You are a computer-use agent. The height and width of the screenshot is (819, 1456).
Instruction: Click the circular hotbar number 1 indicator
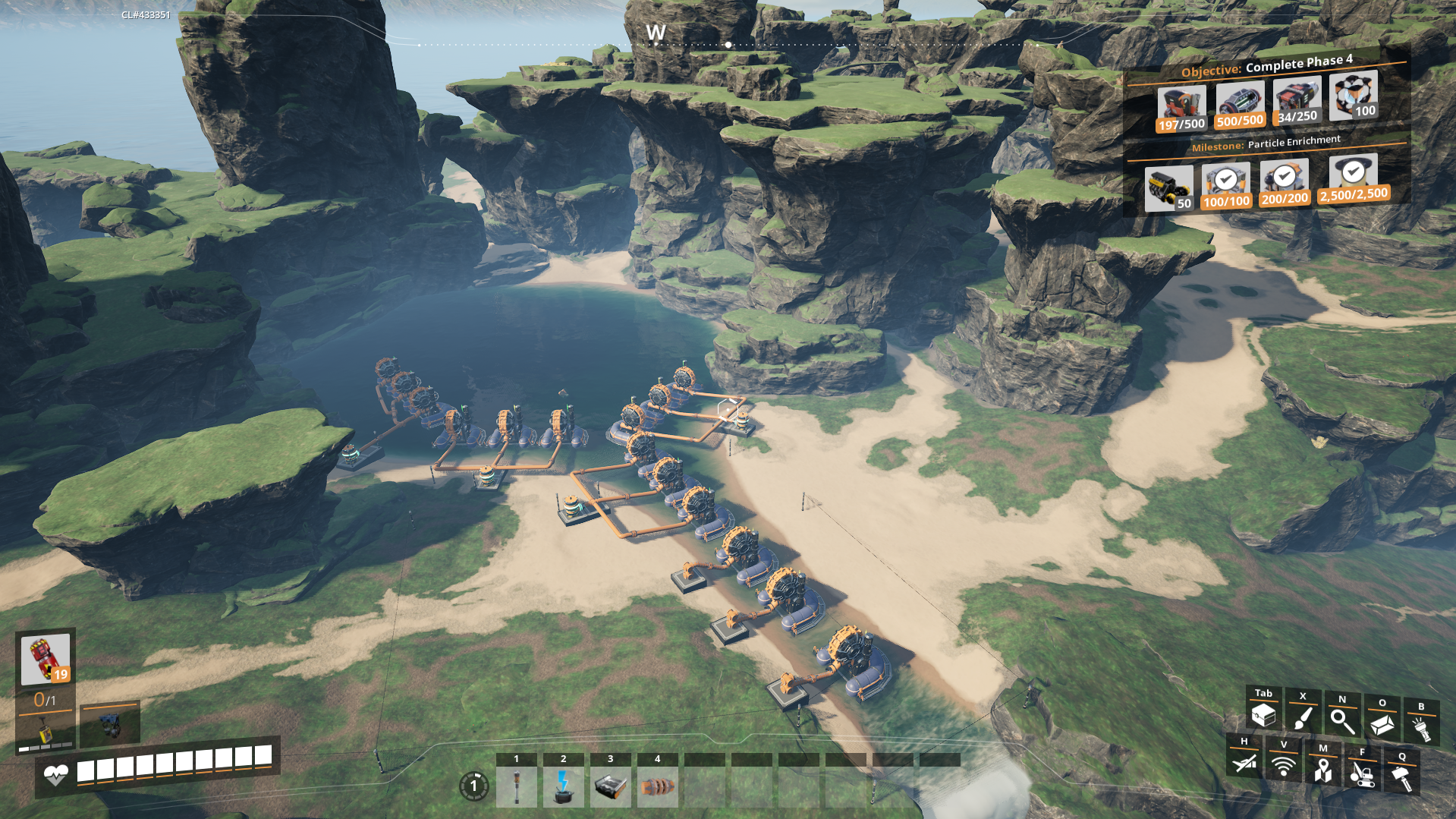tap(474, 786)
